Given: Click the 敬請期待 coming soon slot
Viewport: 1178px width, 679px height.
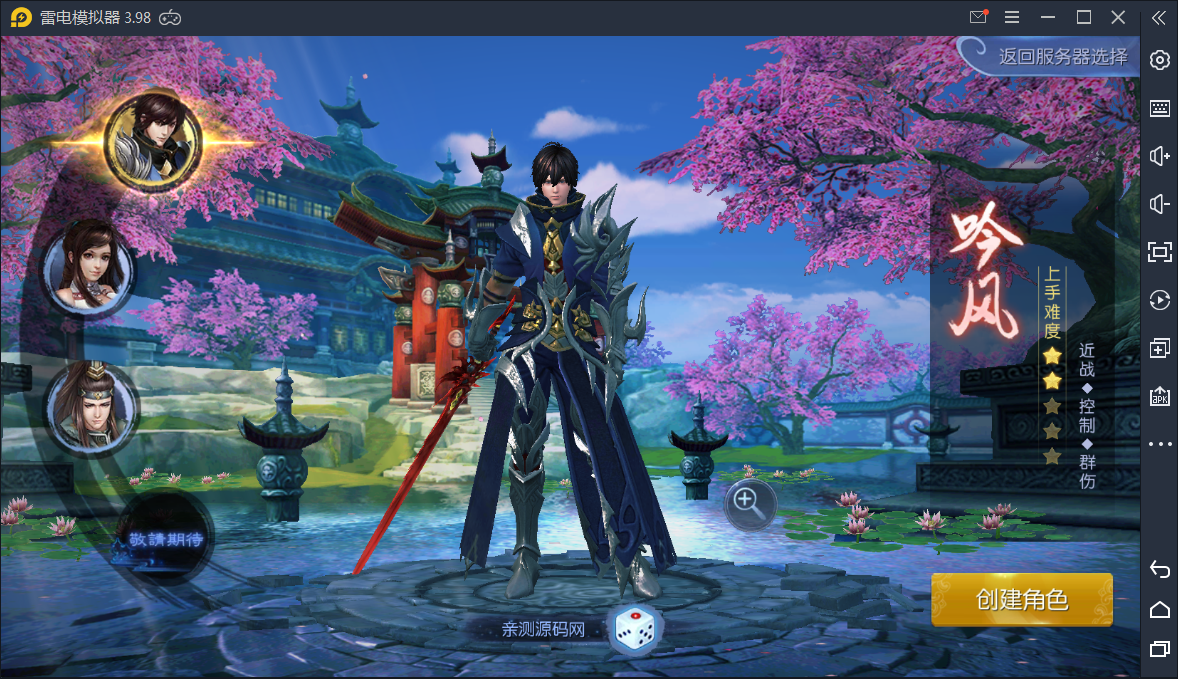Looking at the screenshot, I should pyautogui.click(x=165, y=540).
